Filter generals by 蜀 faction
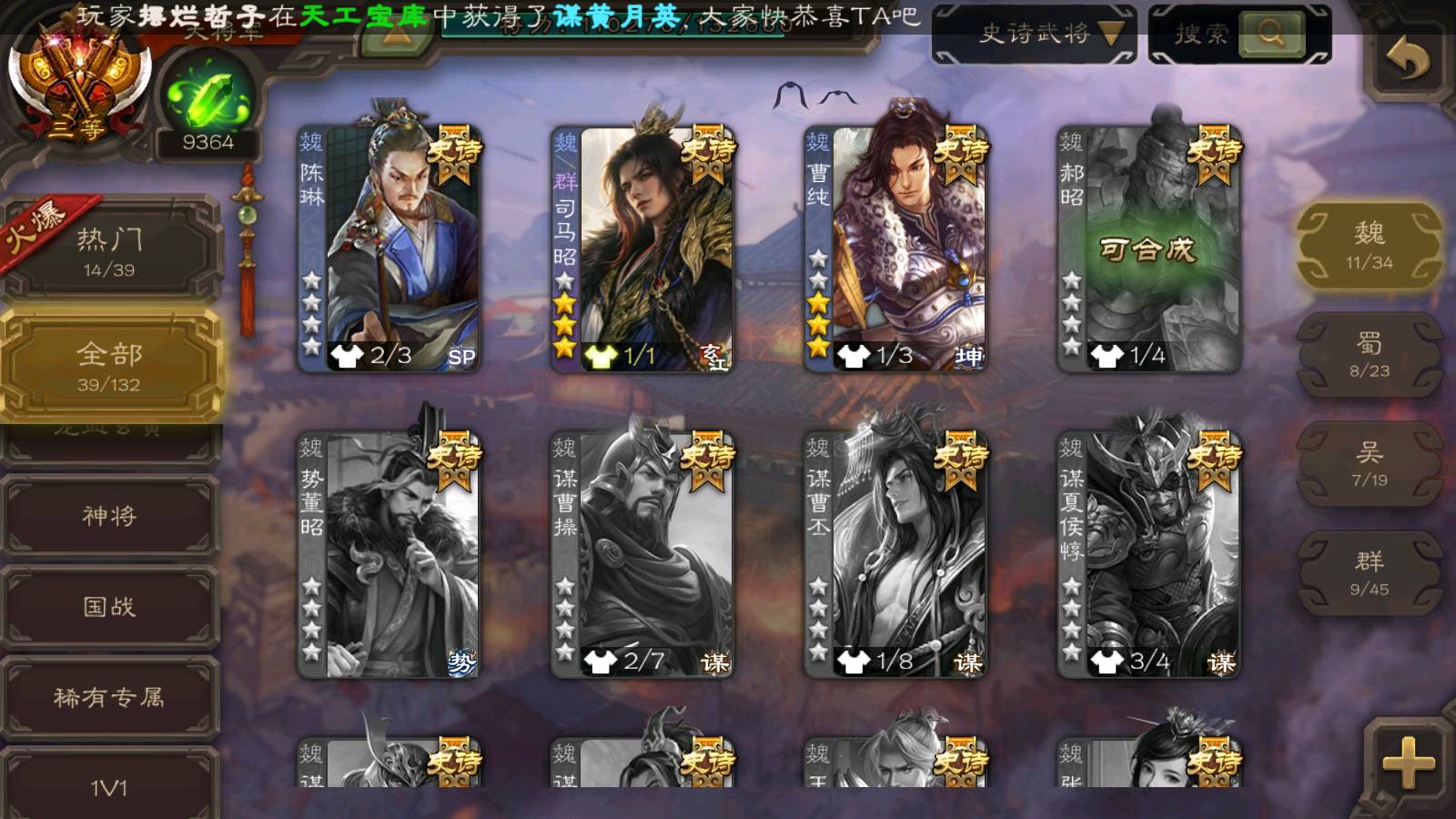Screen dimensions: 1456x819 1369,354
